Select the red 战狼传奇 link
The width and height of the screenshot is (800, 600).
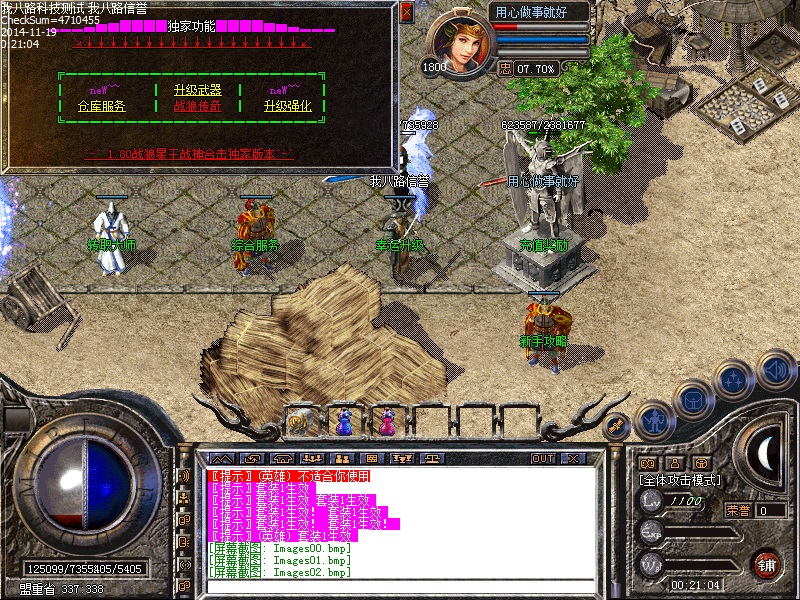tap(197, 106)
